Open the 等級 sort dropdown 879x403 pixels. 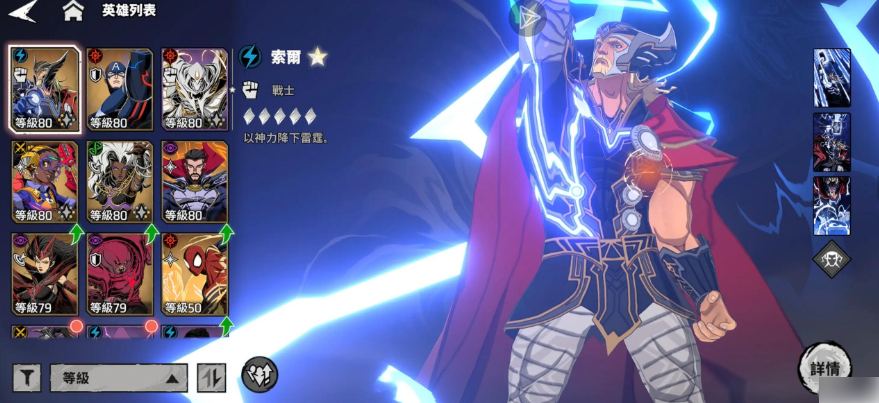(x=119, y=378)
